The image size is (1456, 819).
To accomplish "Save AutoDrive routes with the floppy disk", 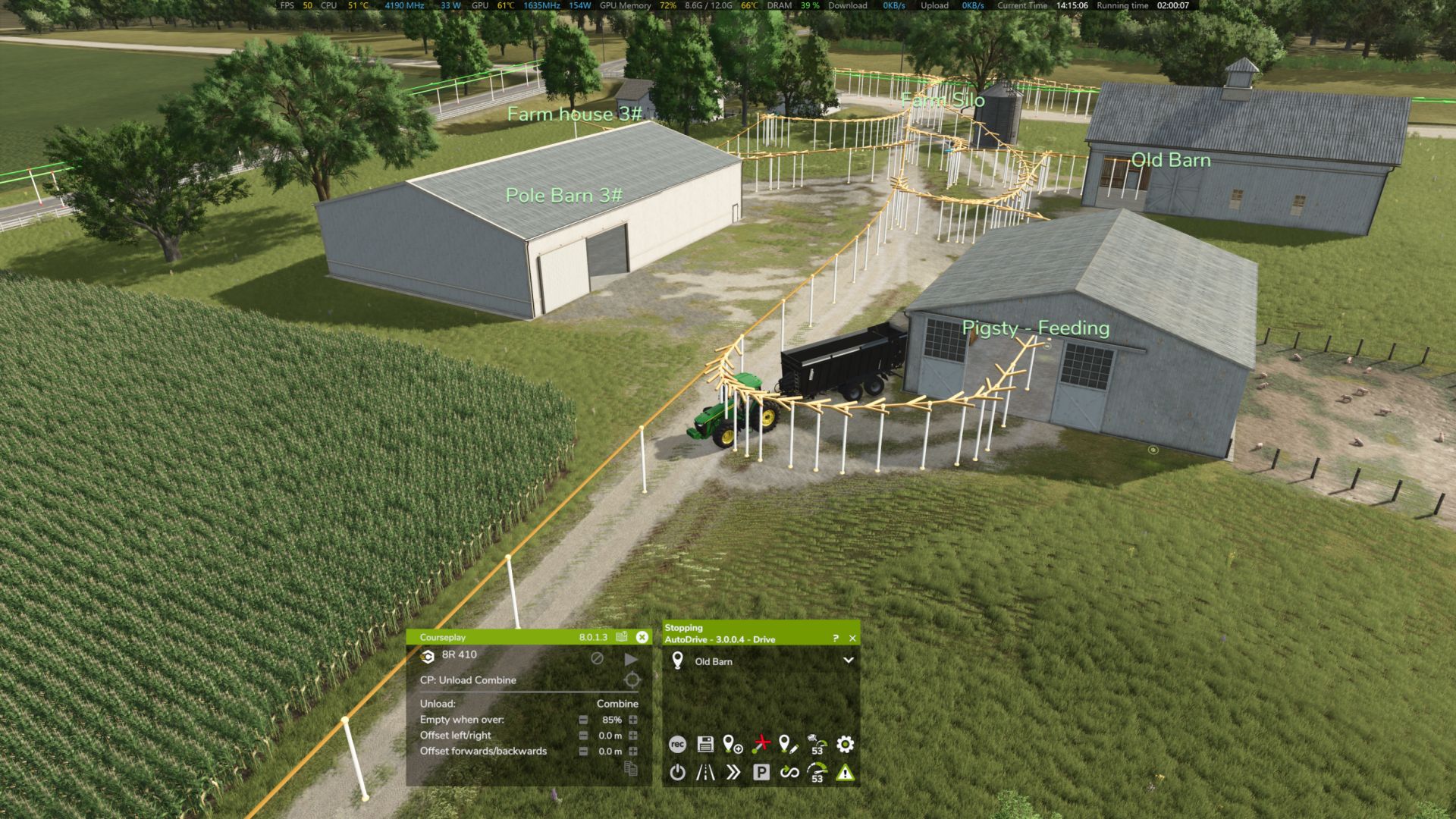I will (705, 745).
